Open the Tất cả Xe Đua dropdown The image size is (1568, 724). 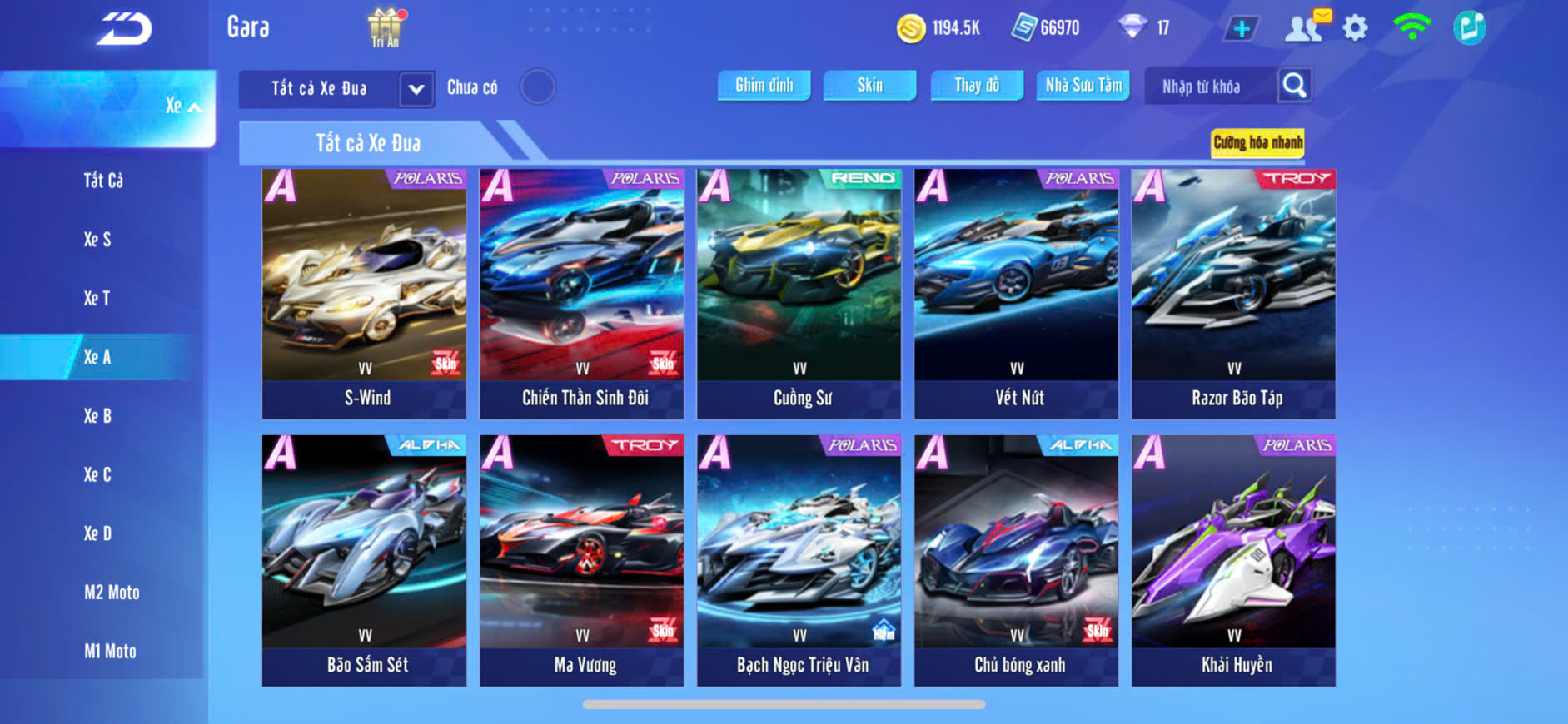click(416, 89)
